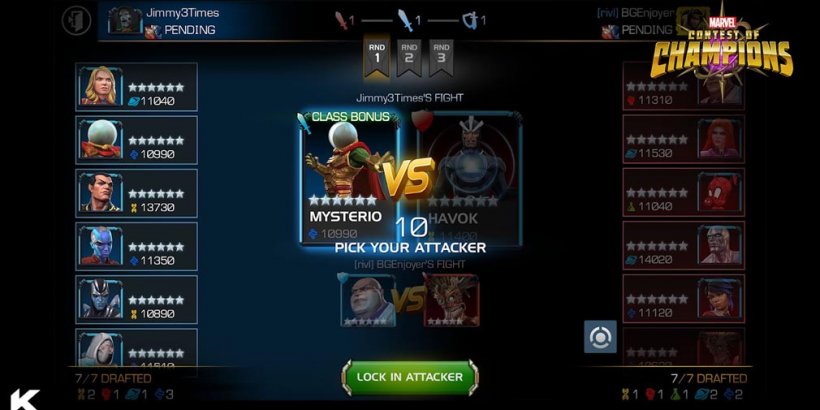Pick the Mysterio roster tile rated 10990
Screen dimensions: 820x410
tap(137, 140)
